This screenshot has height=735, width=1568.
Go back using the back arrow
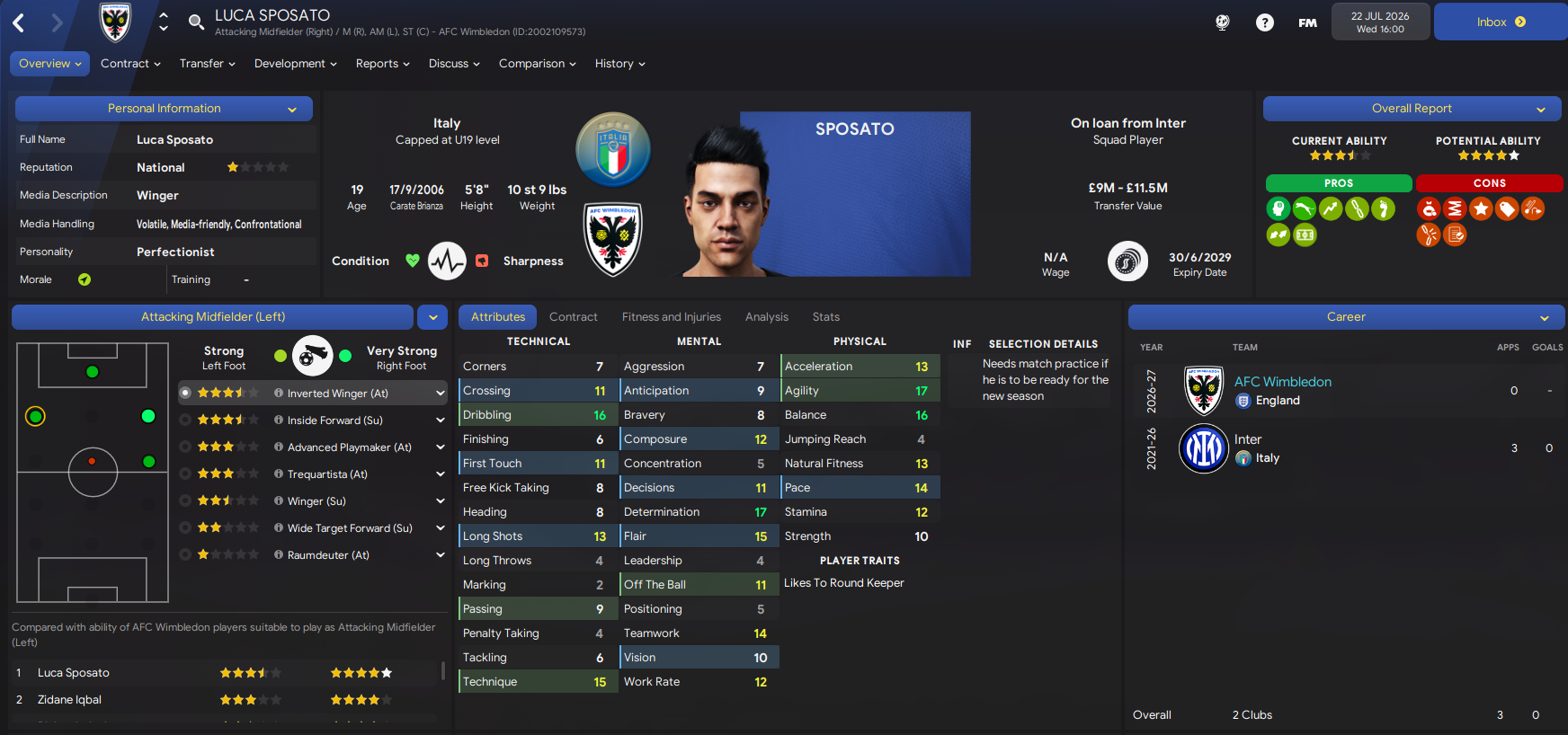19,22
